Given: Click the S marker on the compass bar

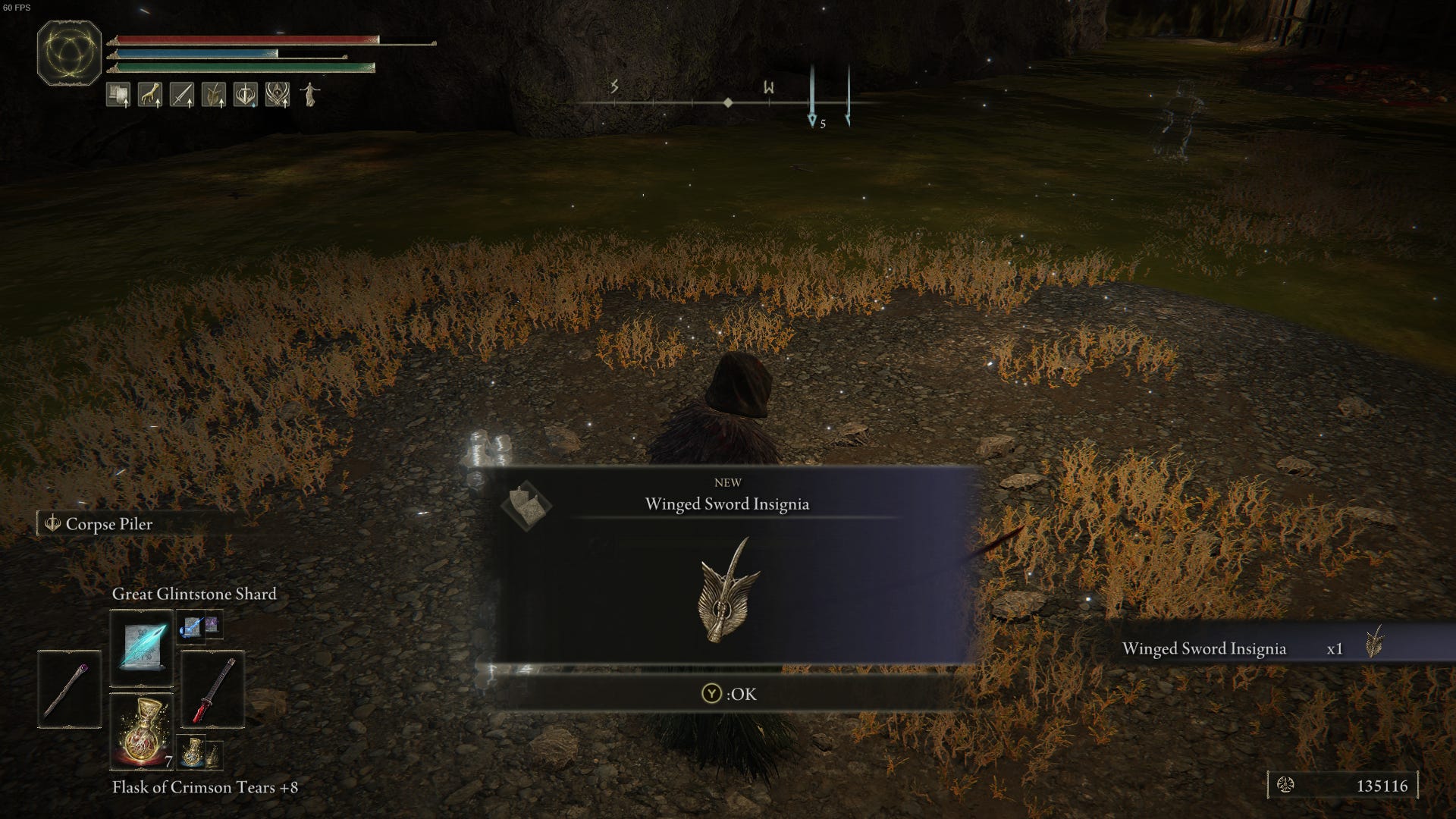Looking at the screenshot, I should pyautogui.click(x=614, y=89).
